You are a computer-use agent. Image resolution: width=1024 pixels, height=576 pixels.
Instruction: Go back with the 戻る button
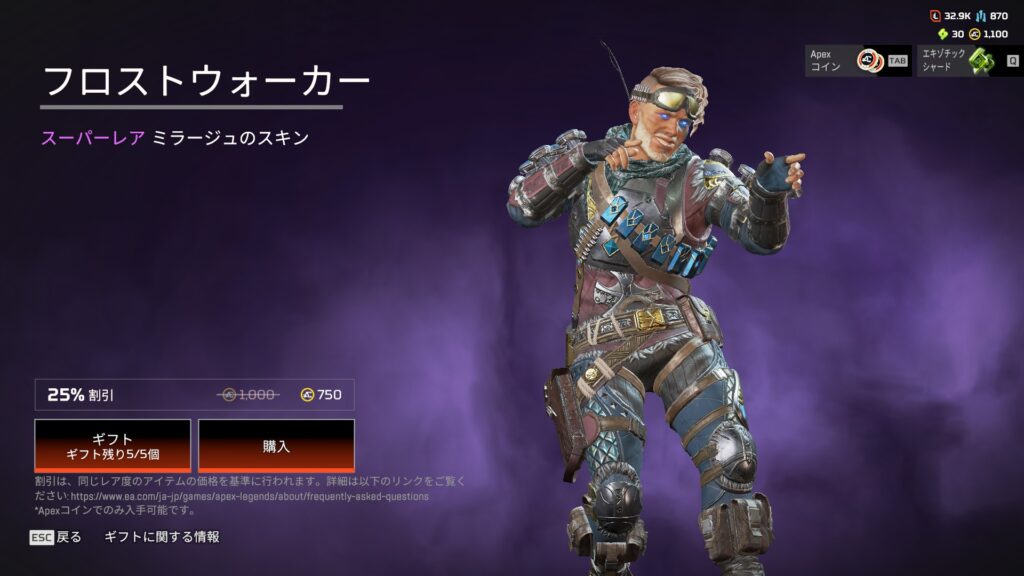pos(56,537)
